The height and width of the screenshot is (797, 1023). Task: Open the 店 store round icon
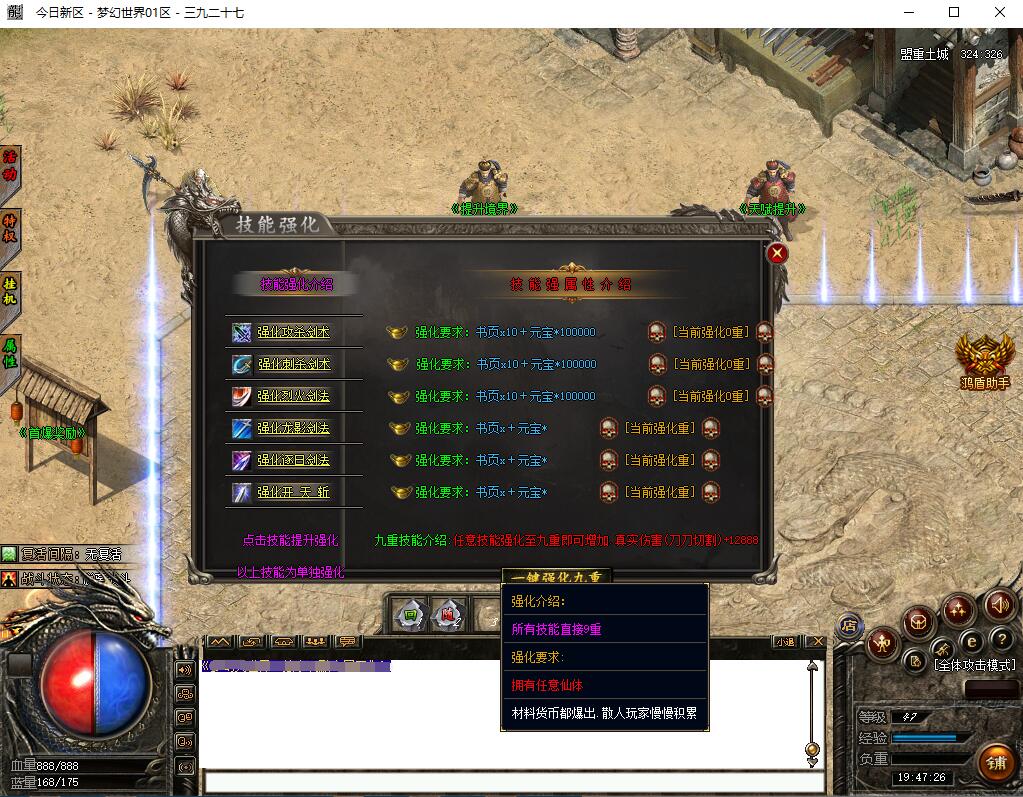coord(849,626)
